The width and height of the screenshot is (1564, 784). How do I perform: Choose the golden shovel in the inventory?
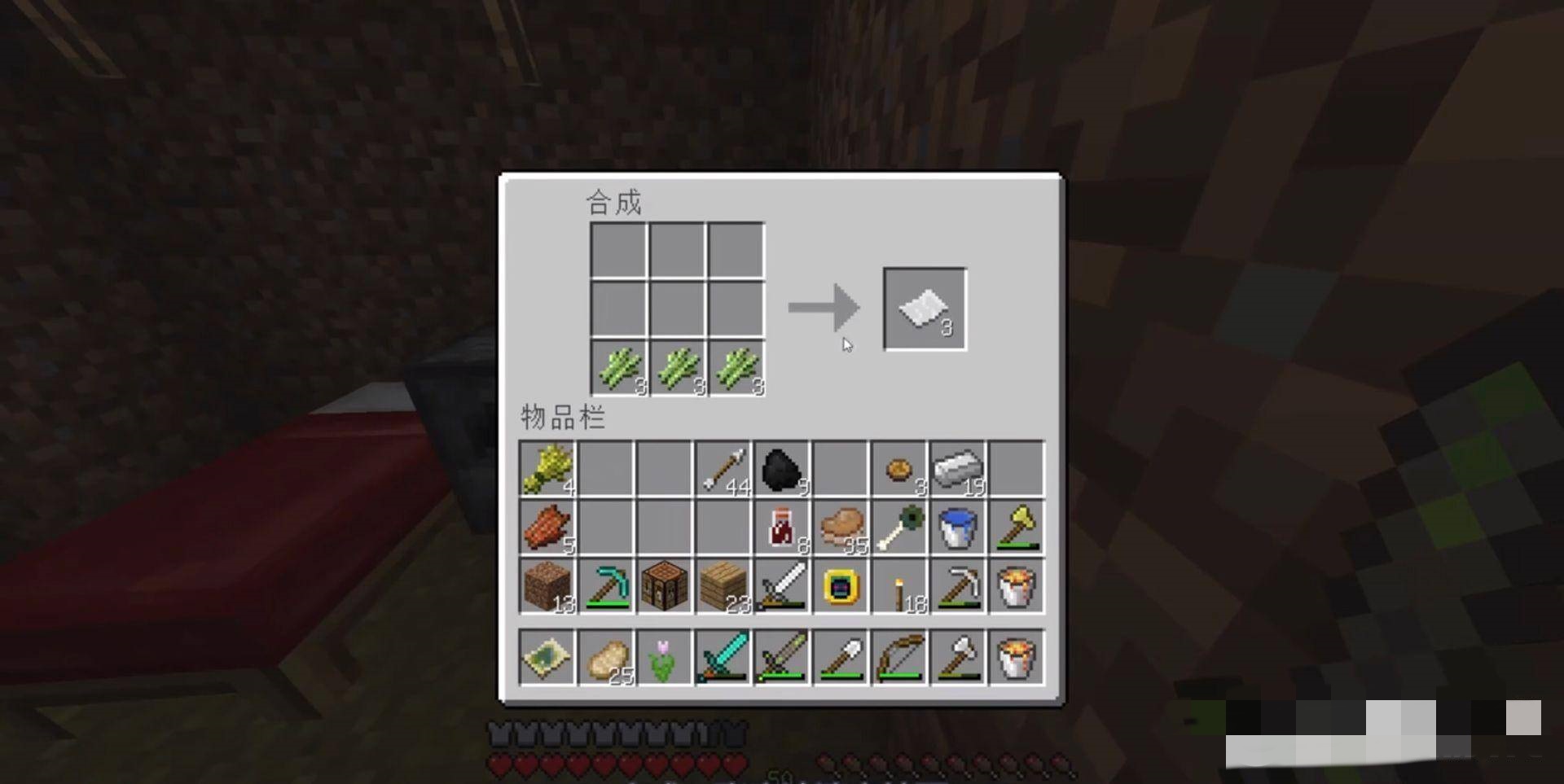(x=1016, y=528)
